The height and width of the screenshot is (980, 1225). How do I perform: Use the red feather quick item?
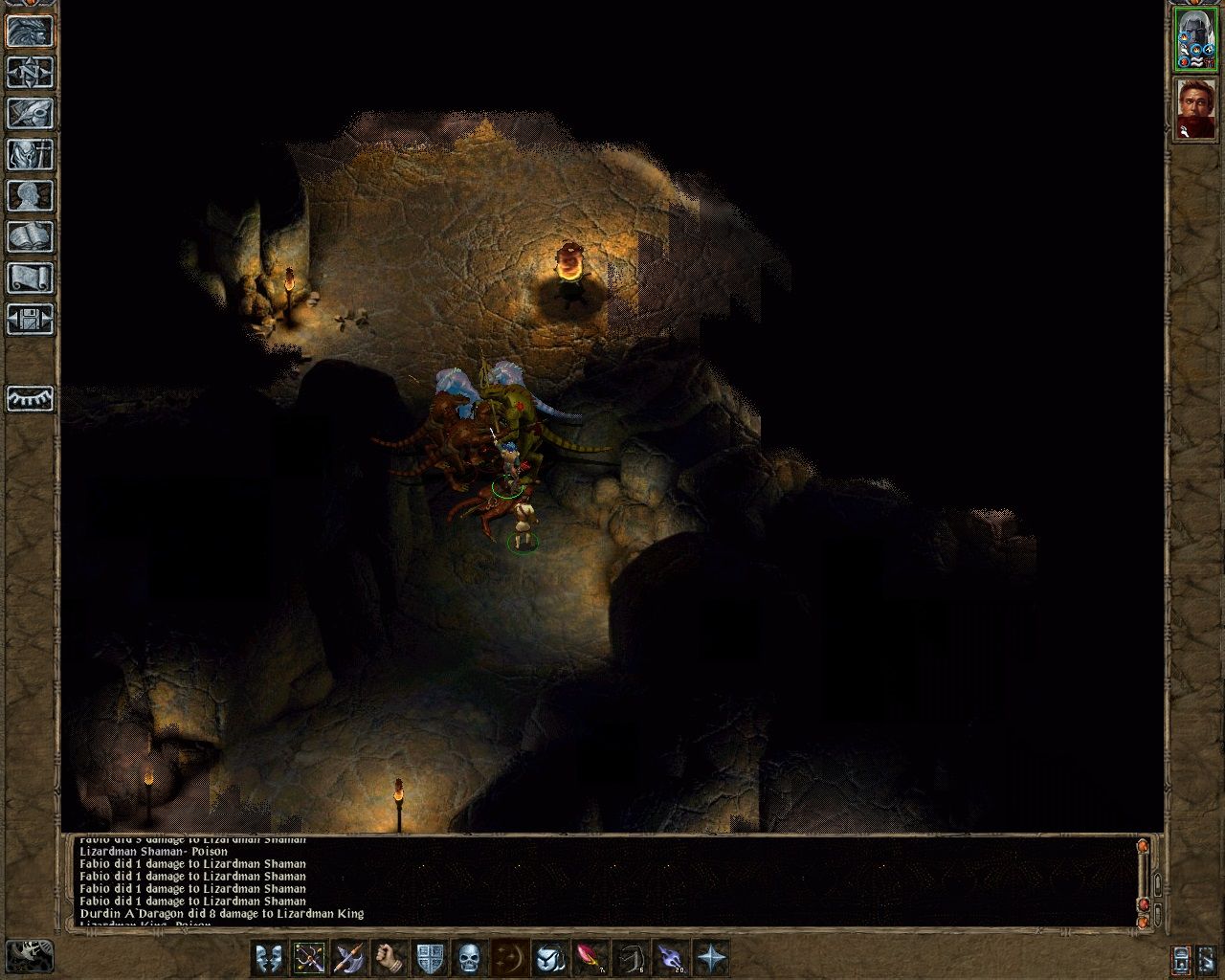[589, 958]
